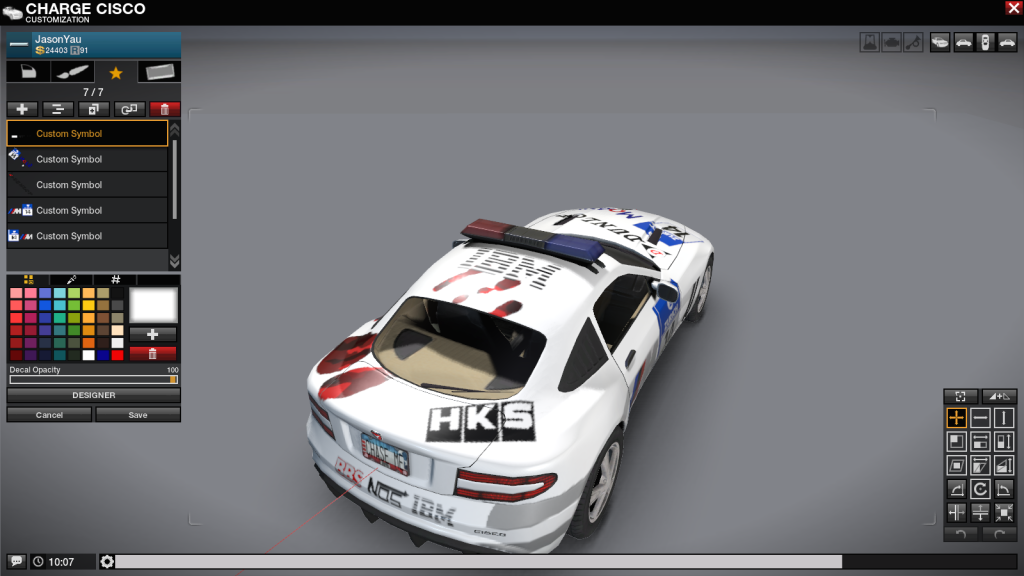Adjust the Decal Opacity slider

[94, 380]
